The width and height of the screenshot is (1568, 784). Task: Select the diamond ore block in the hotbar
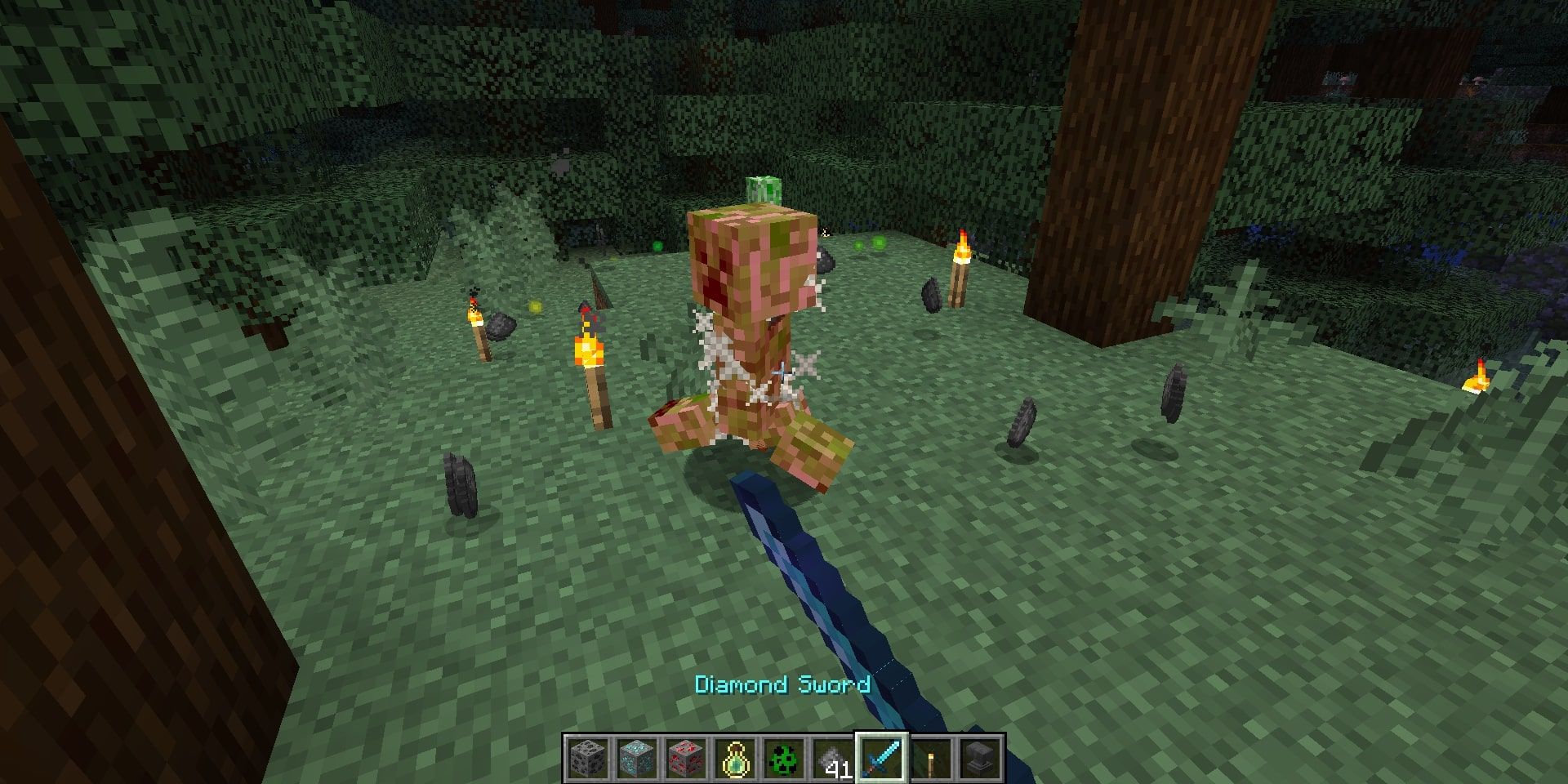click(637, 759)
